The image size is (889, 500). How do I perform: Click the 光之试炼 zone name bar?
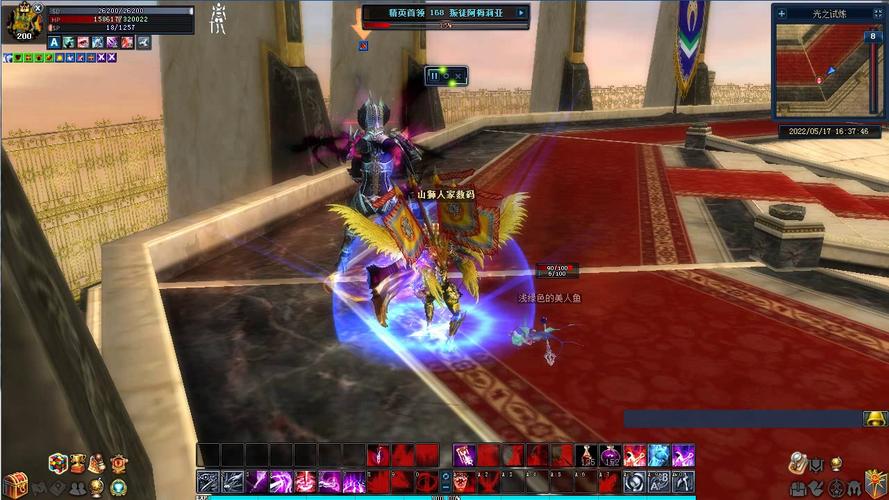tap(830, 13)
